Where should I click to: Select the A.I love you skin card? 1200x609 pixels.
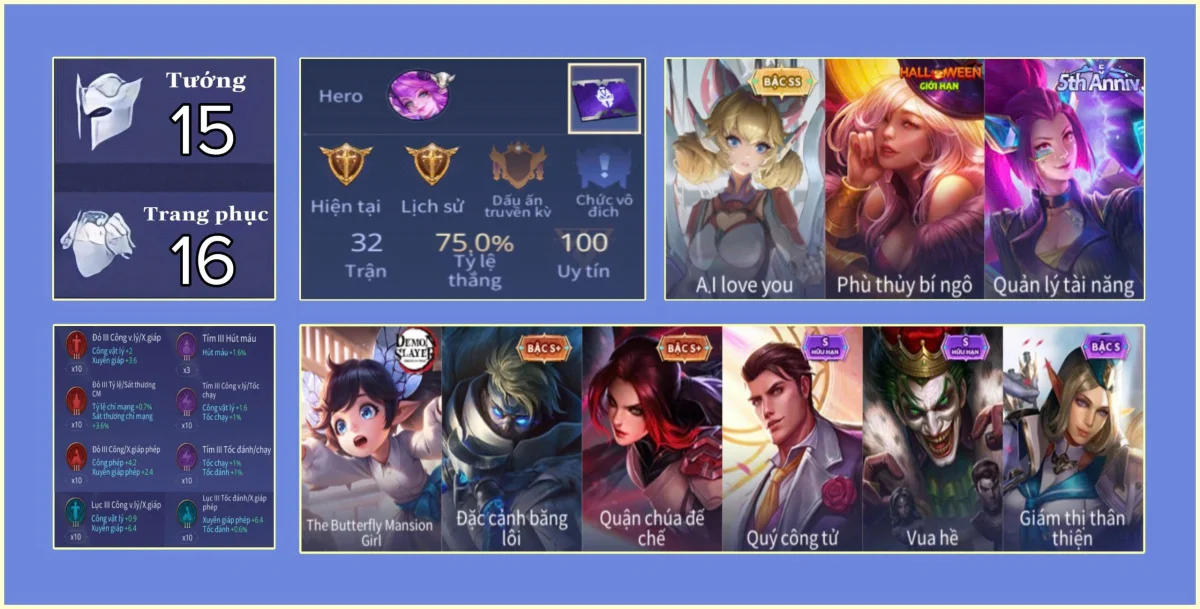click(x=745, y=180)
